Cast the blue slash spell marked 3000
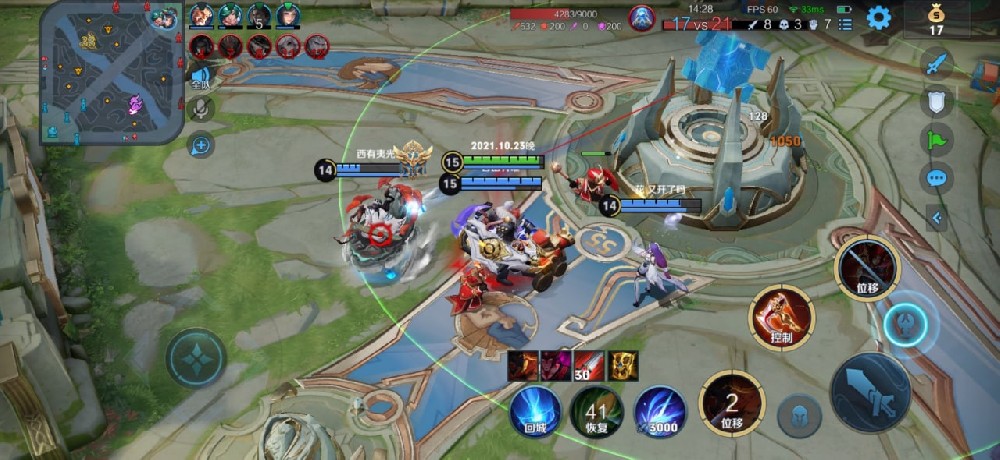The width and height of the screenshot is (1000, 460). 659,411
